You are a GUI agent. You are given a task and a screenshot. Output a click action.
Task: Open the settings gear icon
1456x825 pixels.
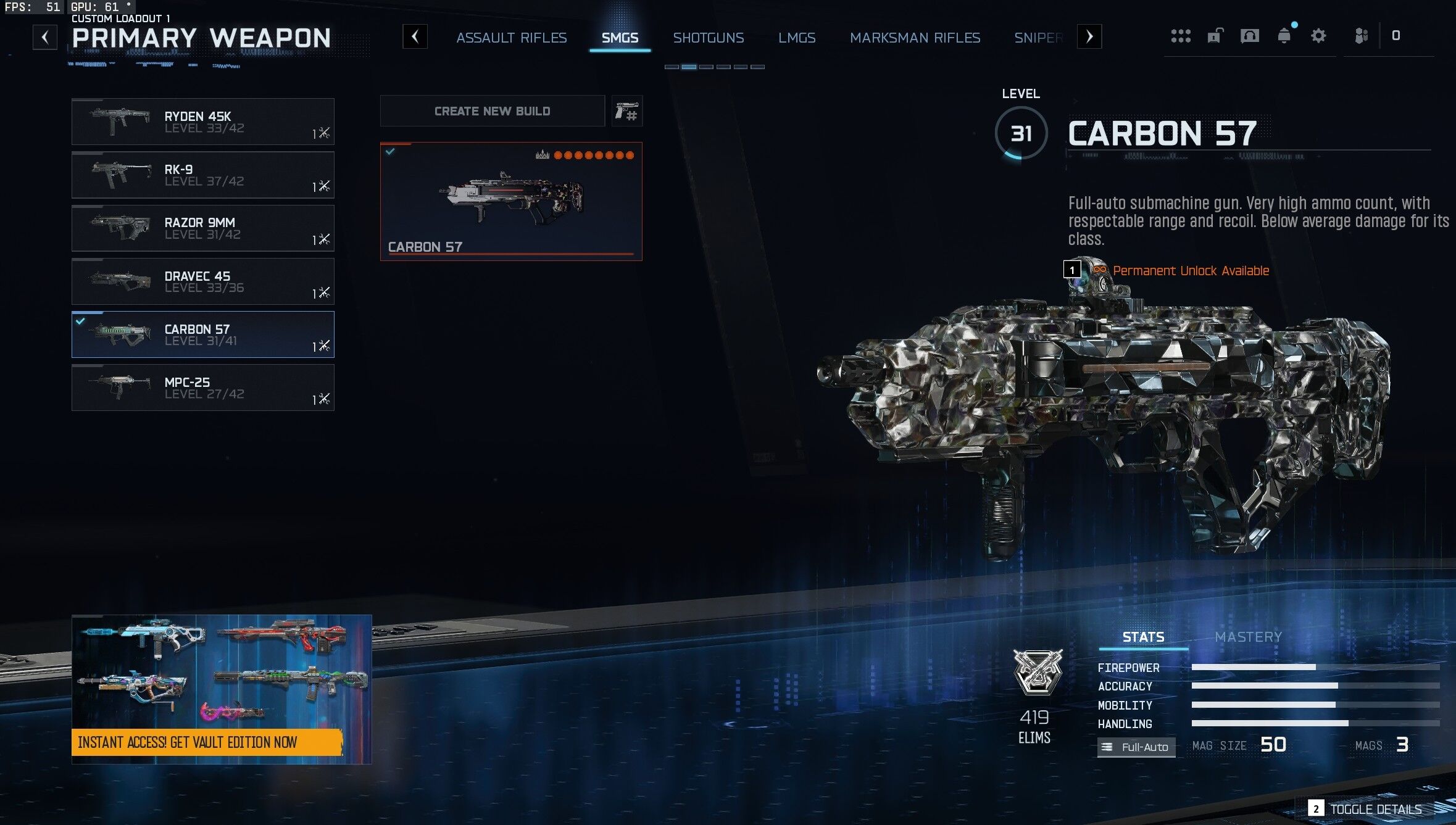coord(1318,36)
